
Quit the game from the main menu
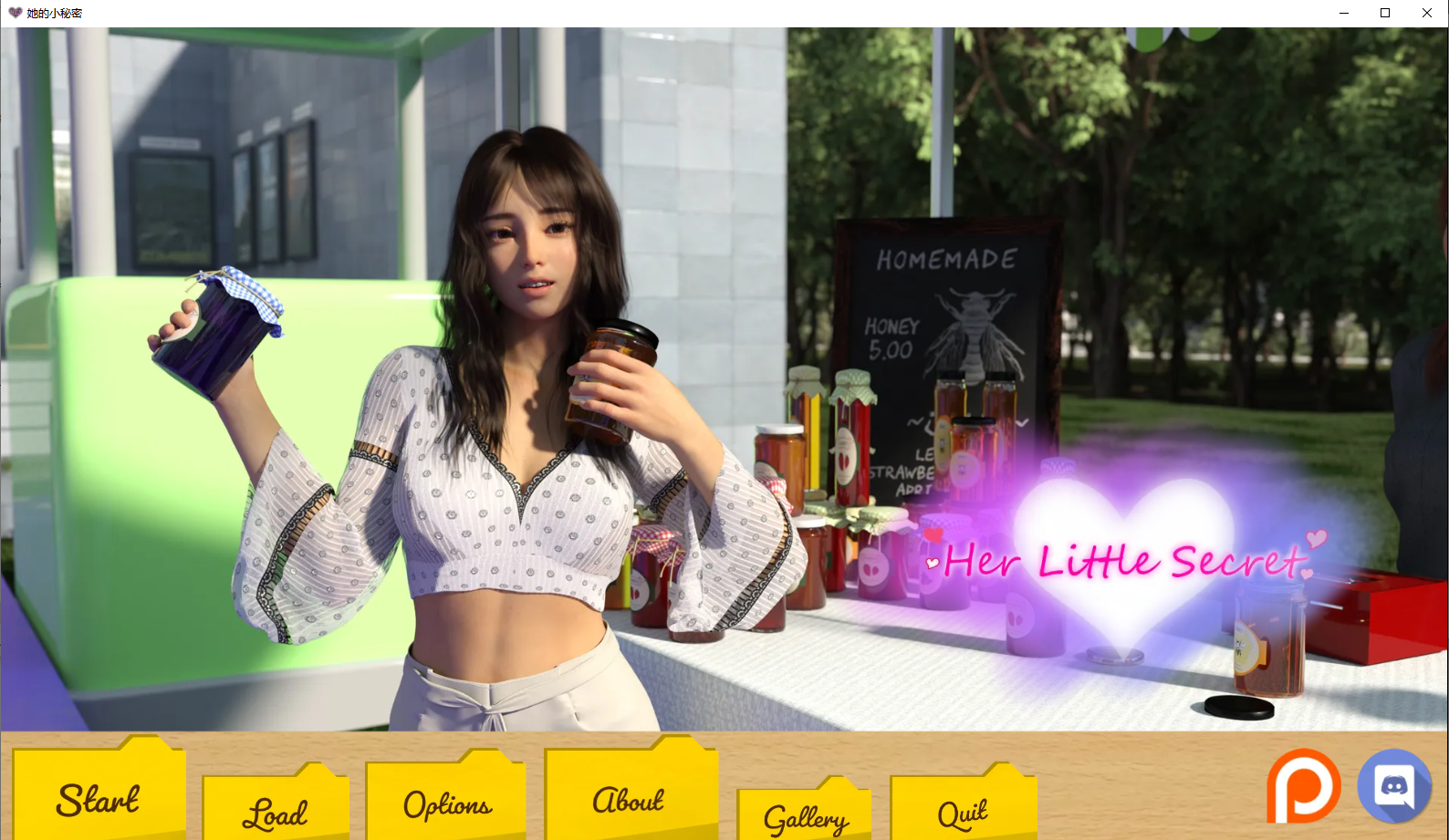click(x=962, y=810)
